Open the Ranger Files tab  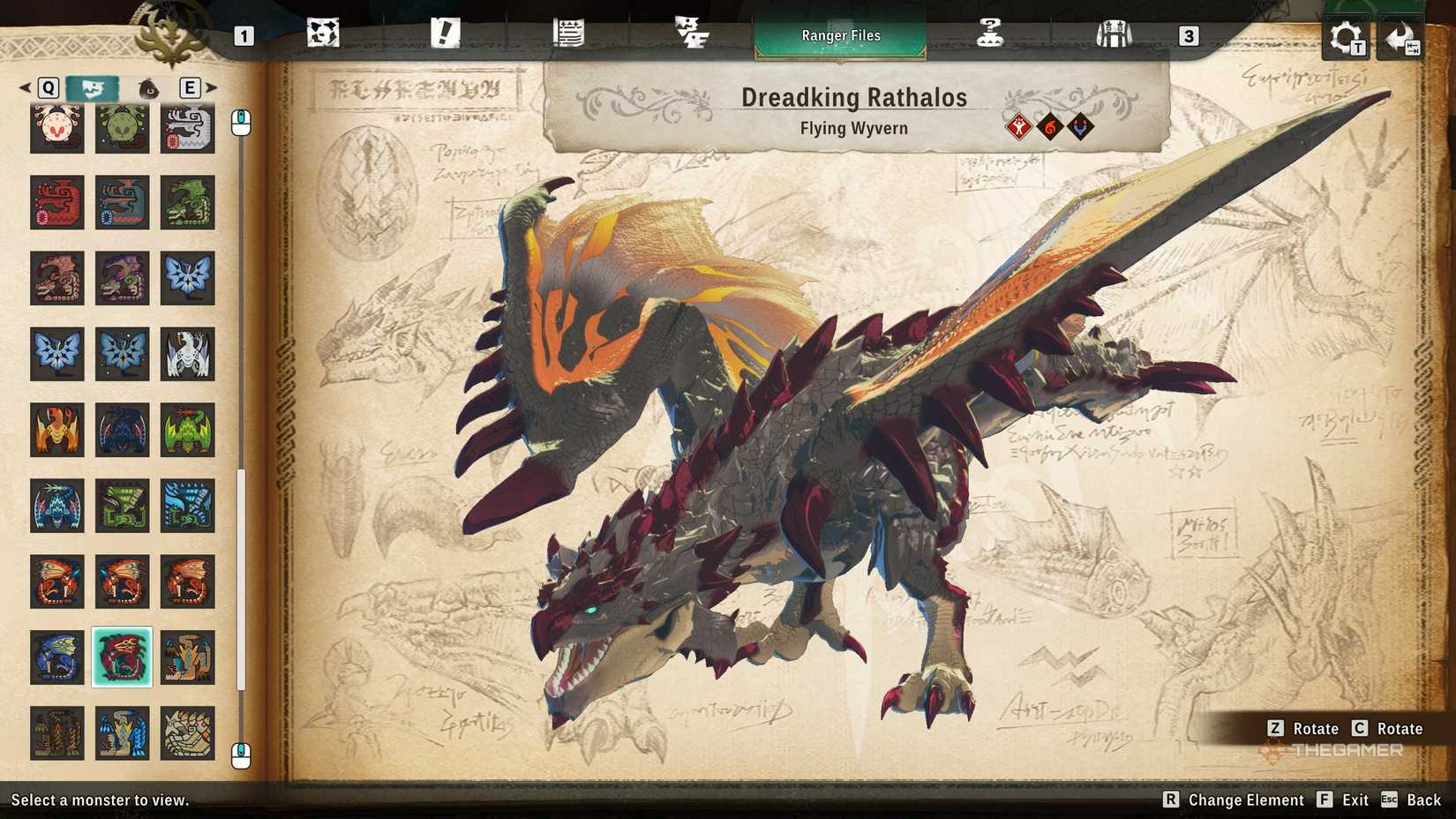(839, 34)
